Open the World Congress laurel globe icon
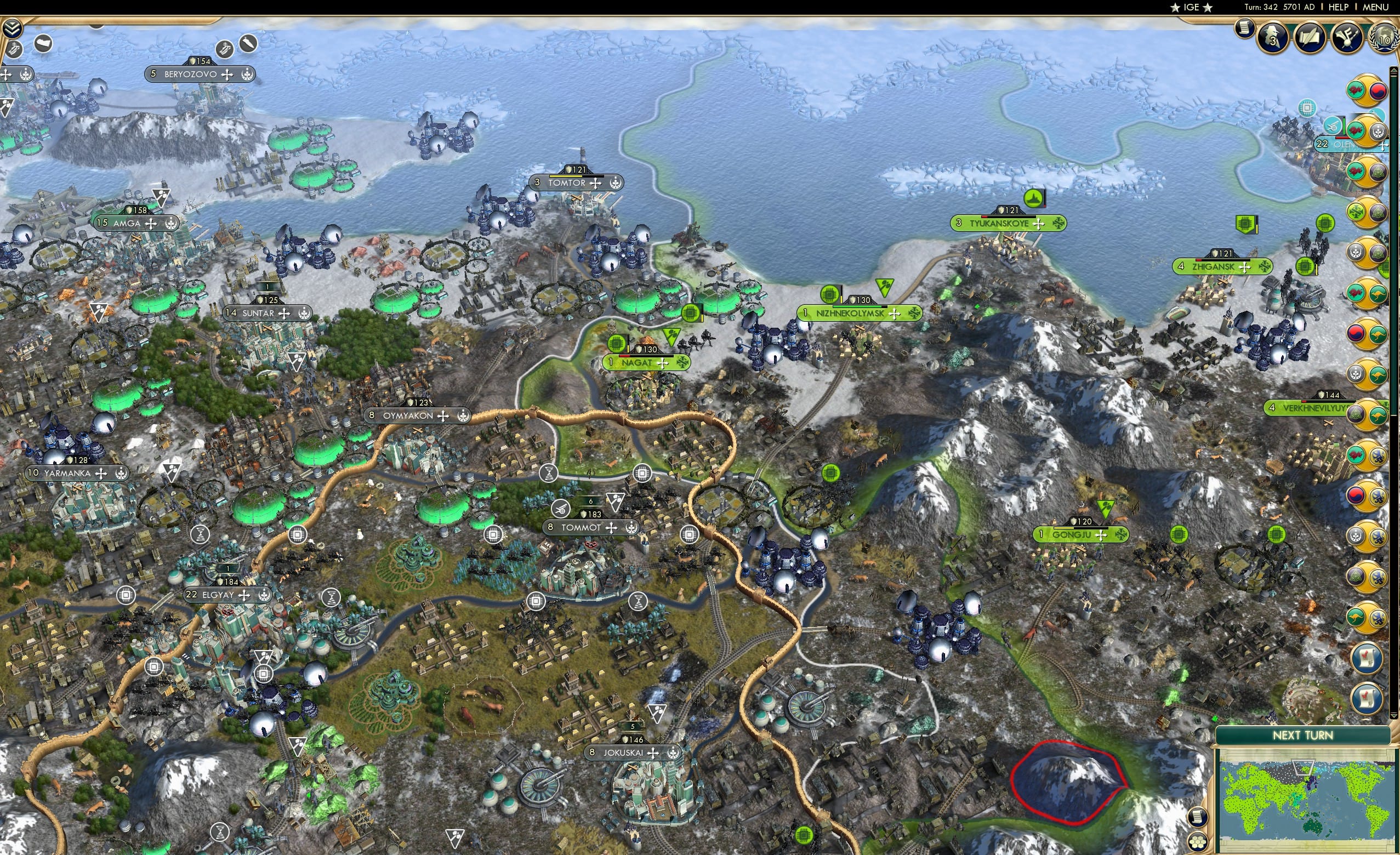The height and width of the screenshot is (855, 1400). 1385,38
